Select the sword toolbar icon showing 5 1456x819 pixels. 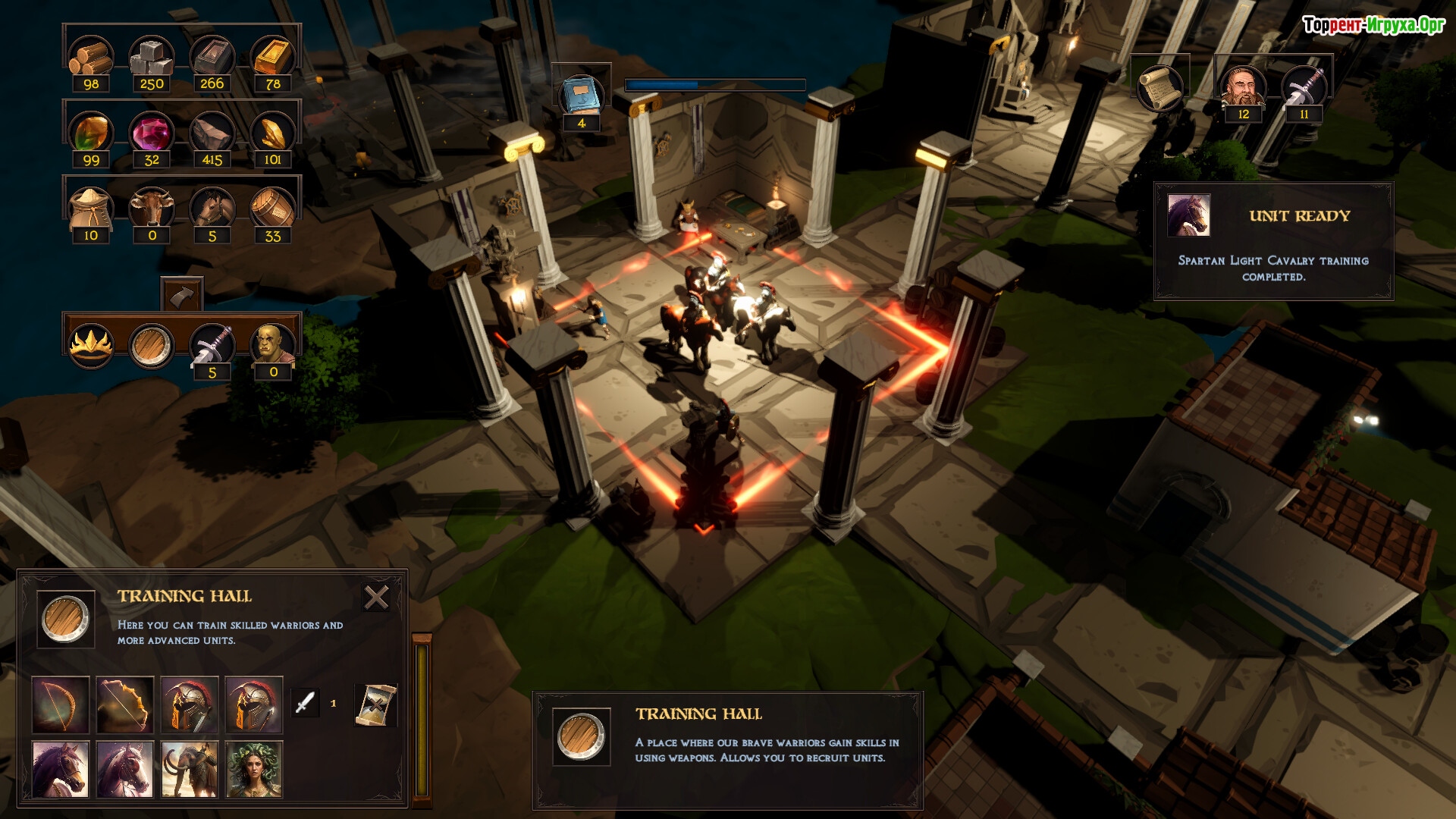[x=212, y=346]
